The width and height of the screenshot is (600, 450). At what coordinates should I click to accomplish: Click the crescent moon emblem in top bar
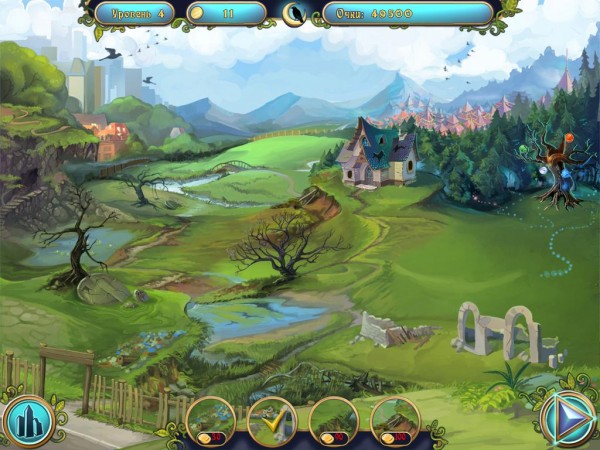(x=294, y=13)
